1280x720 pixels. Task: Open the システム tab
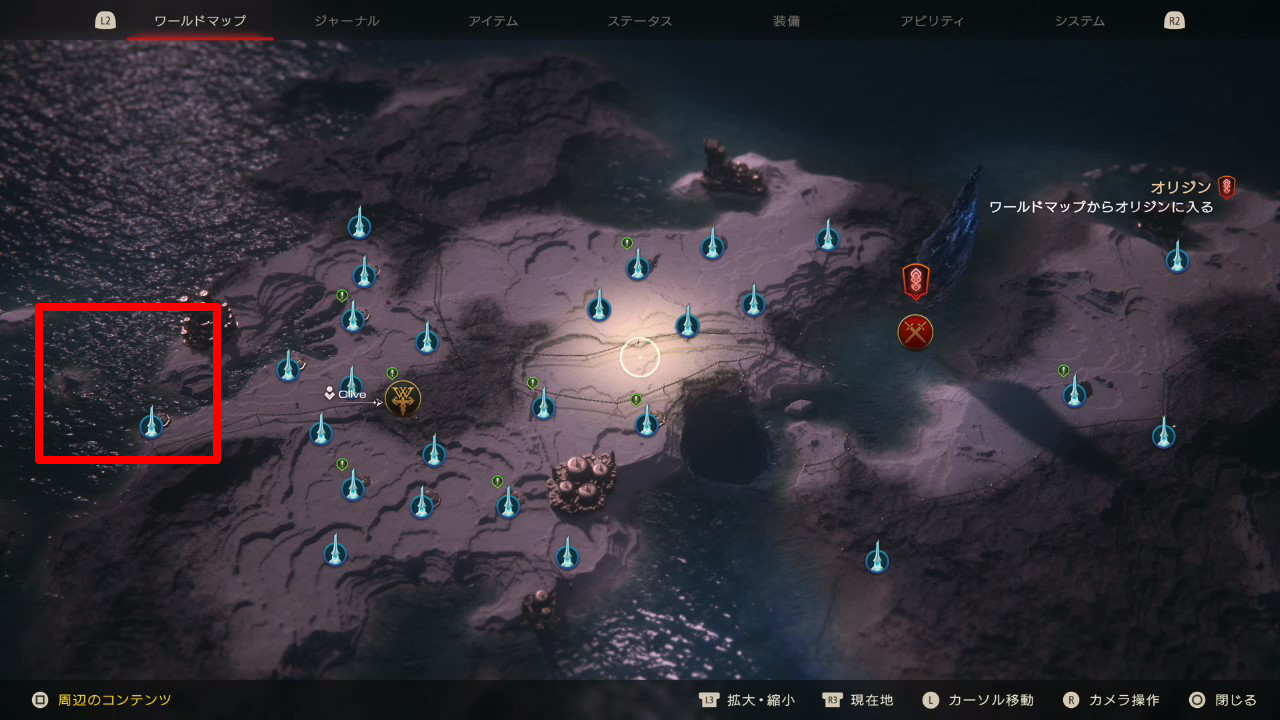(x=1079, y=18)
